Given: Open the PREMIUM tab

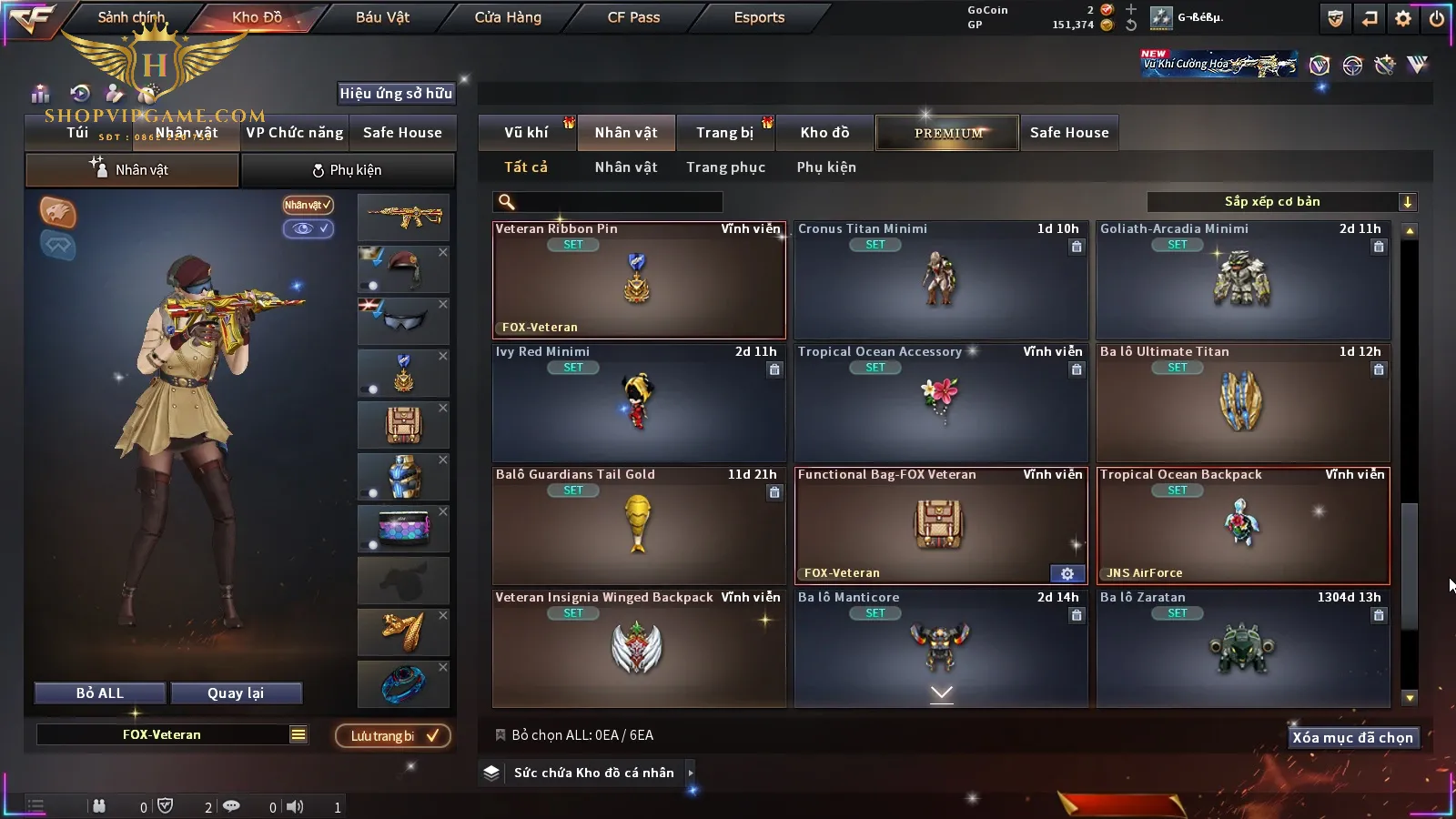Looking at the screenshot, I should point(948,133).
